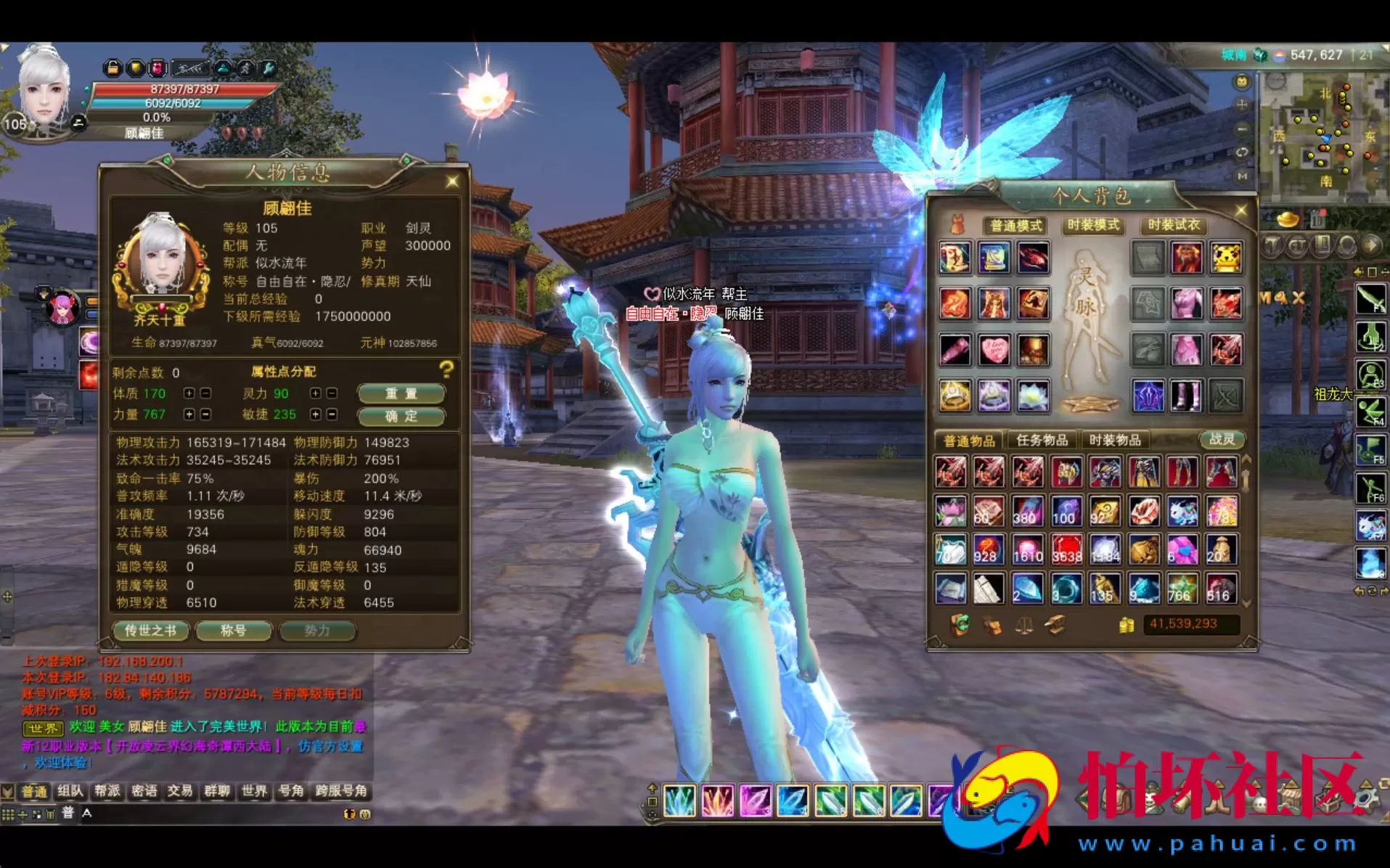Open the gem/ruby icon above the health bar
Image resolution: width=1390 pixels, height=868 pixels.
point(158,67)
